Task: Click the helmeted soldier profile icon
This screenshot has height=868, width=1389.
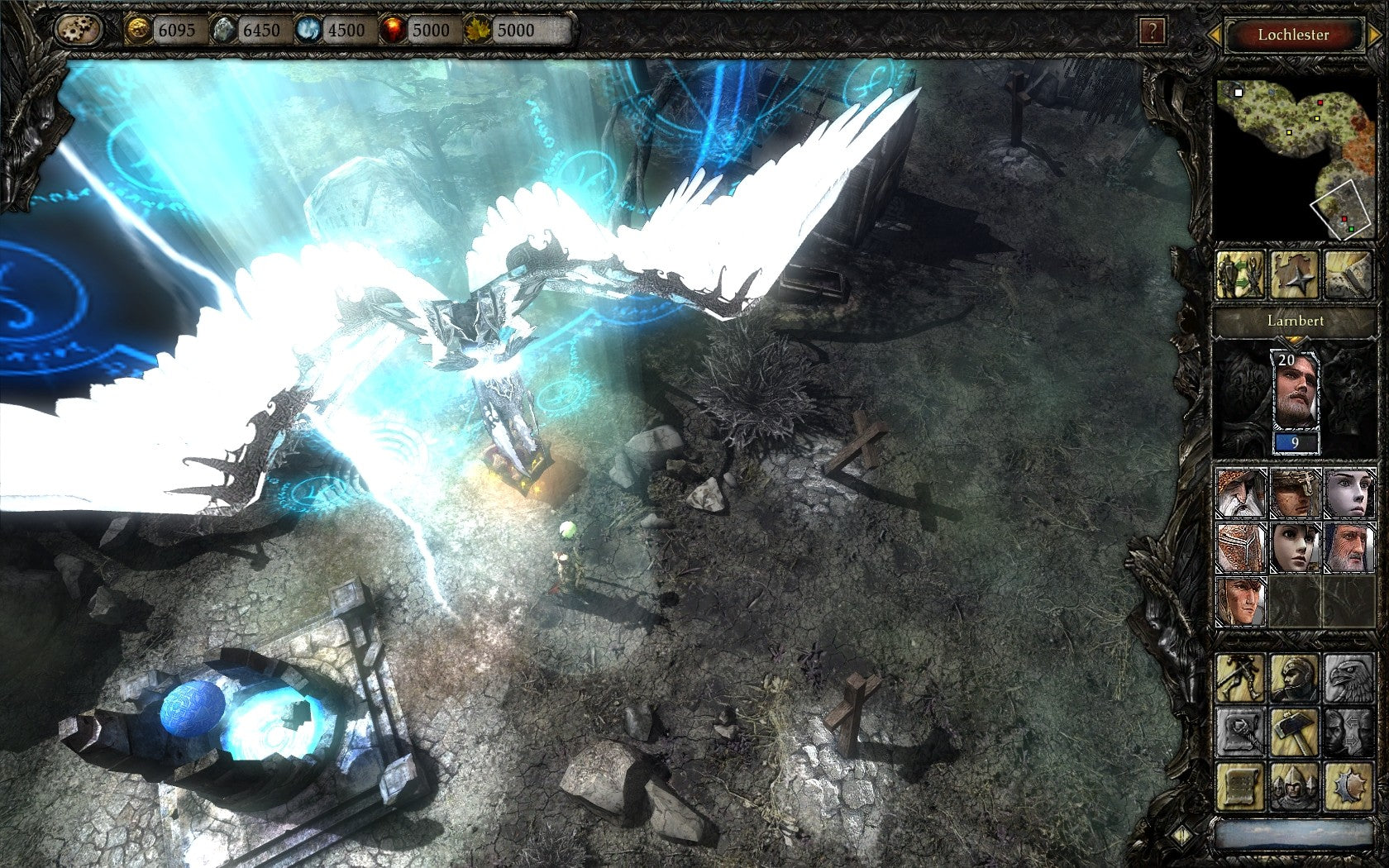Action: 1294,678
